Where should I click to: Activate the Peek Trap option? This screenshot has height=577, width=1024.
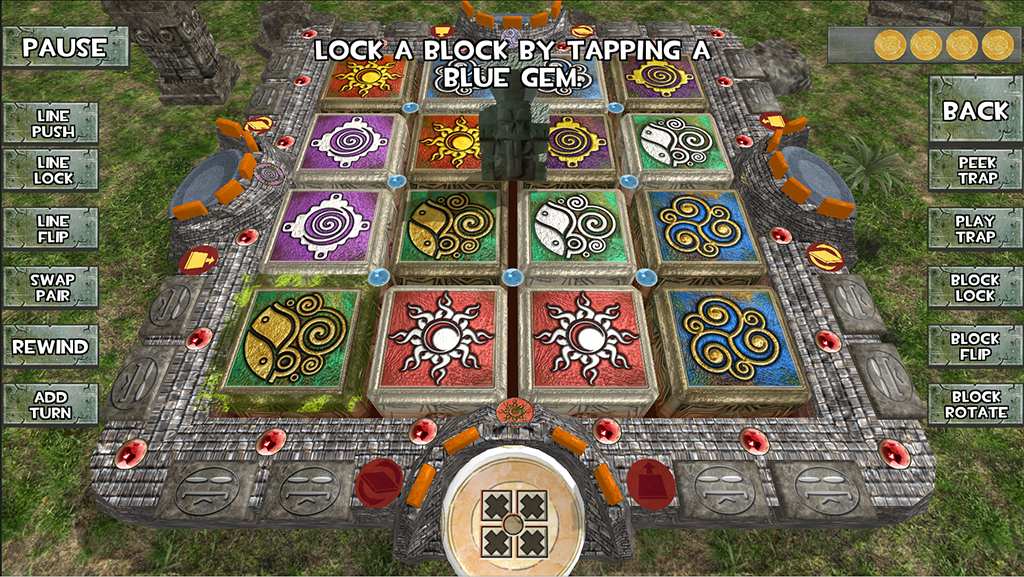coord(976,170)
